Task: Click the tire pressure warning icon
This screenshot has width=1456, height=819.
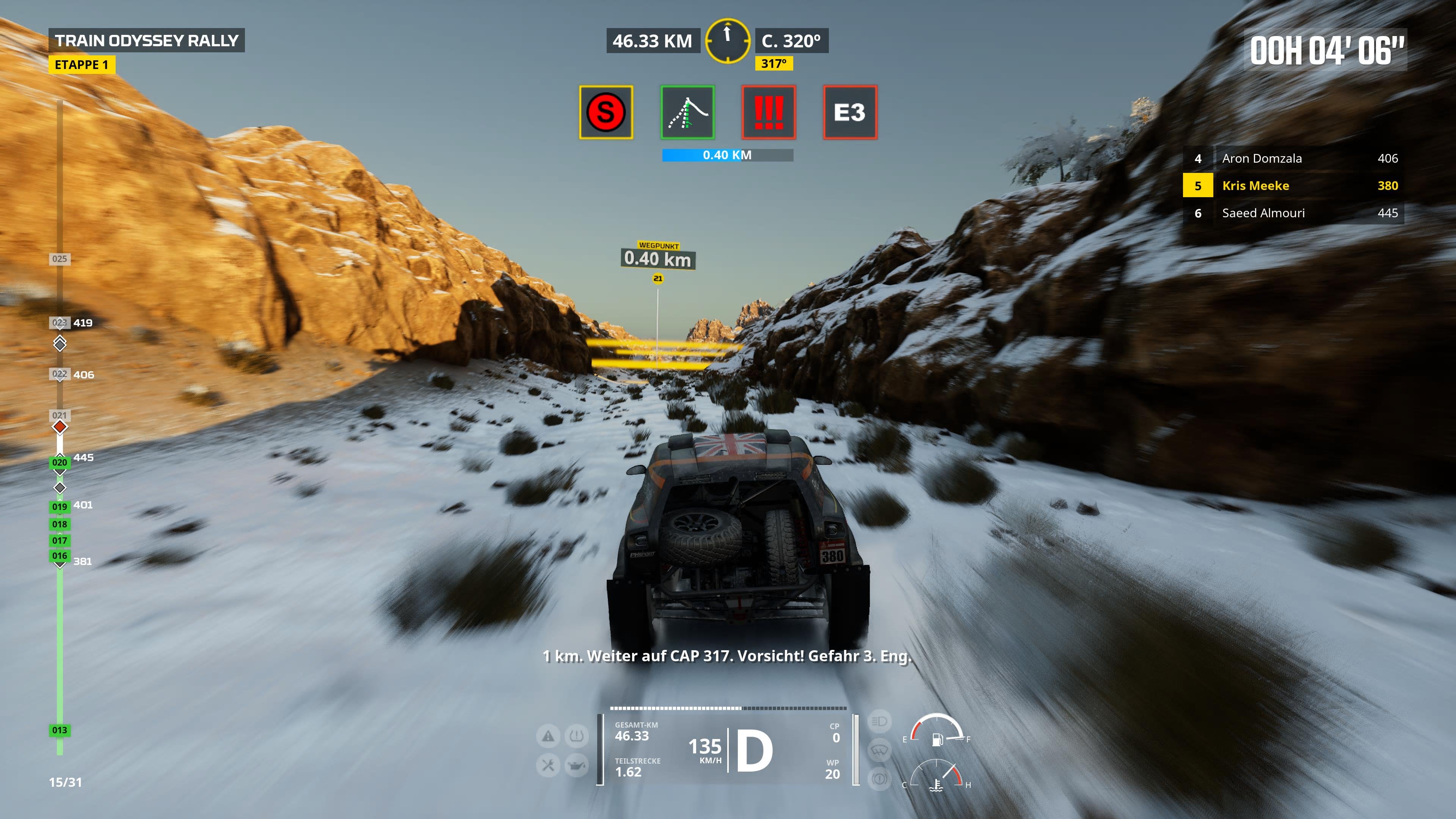Action: [576, 735]
